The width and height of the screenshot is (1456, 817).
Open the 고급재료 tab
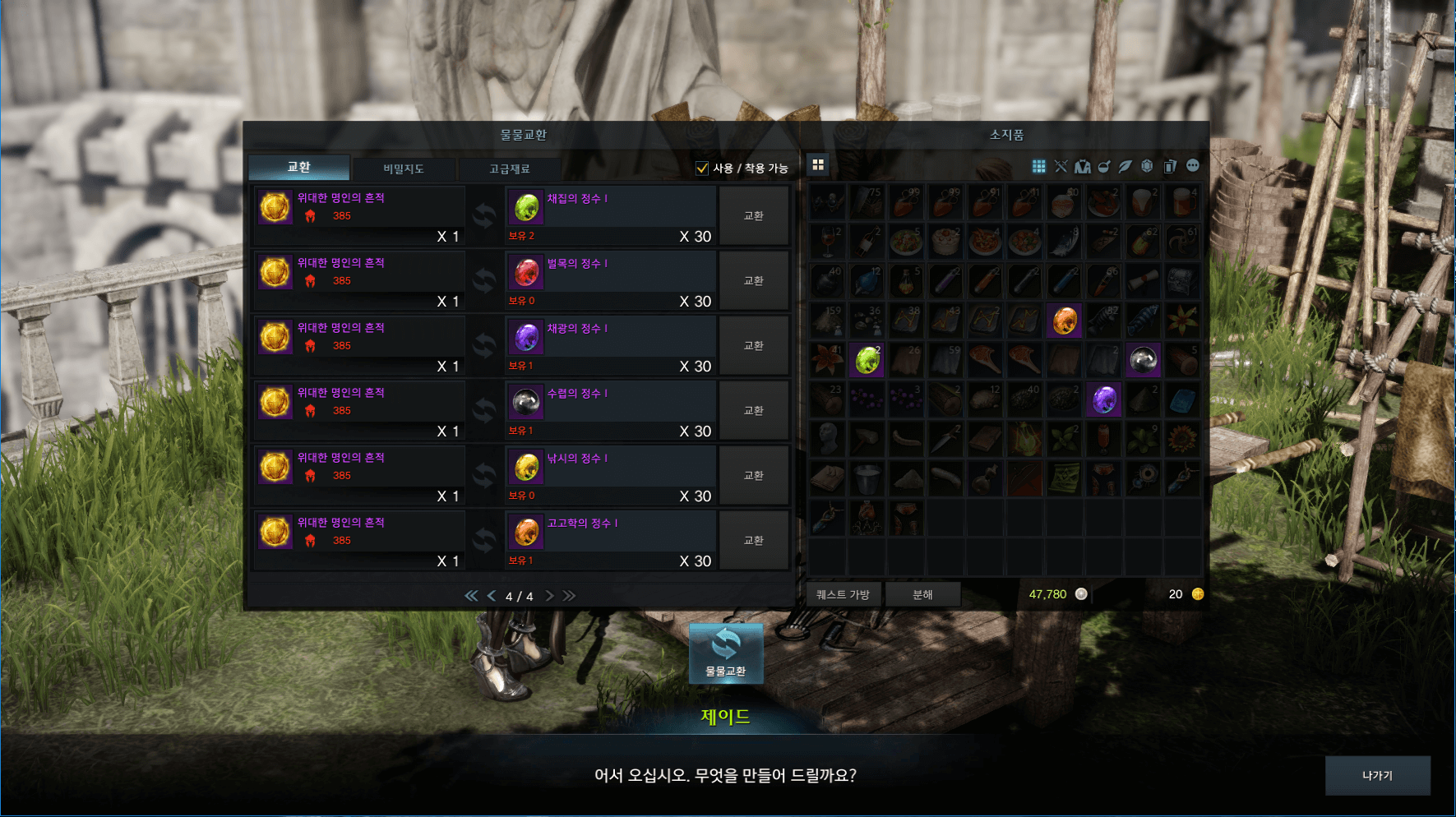(509, 168)
